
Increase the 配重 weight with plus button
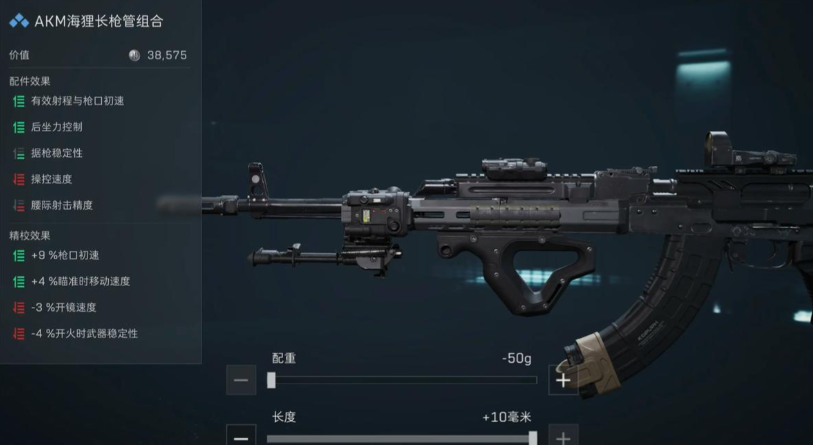point(563,380)
